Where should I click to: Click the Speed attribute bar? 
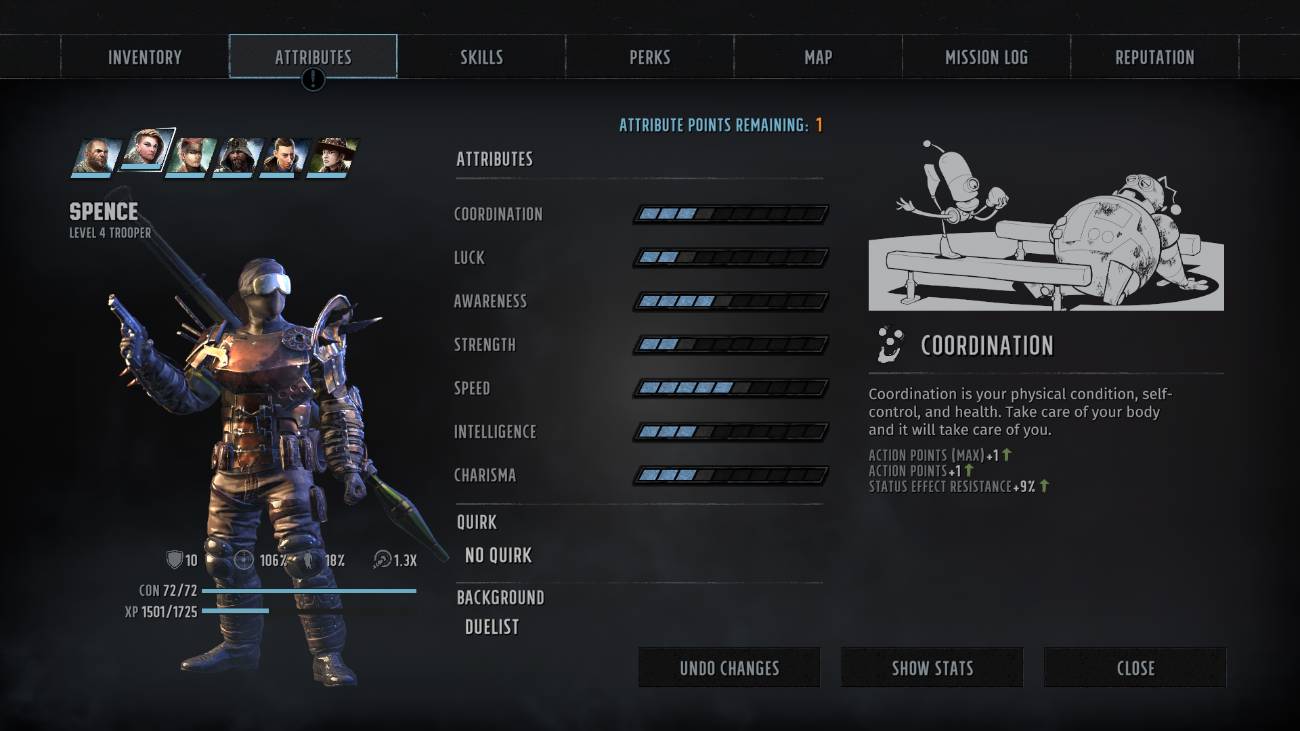point(730,388)
